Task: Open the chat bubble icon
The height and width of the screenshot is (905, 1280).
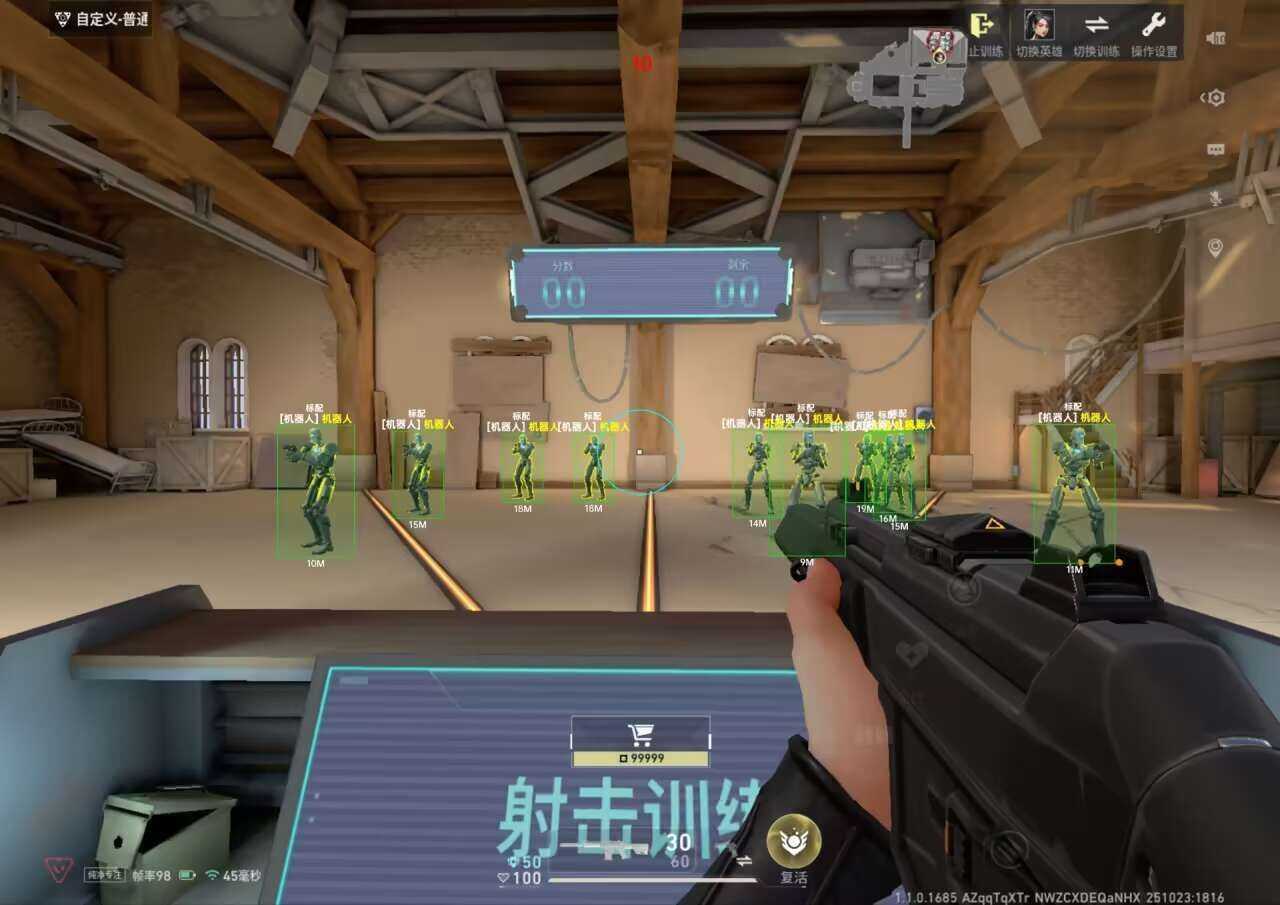Action: (1215, 149)
